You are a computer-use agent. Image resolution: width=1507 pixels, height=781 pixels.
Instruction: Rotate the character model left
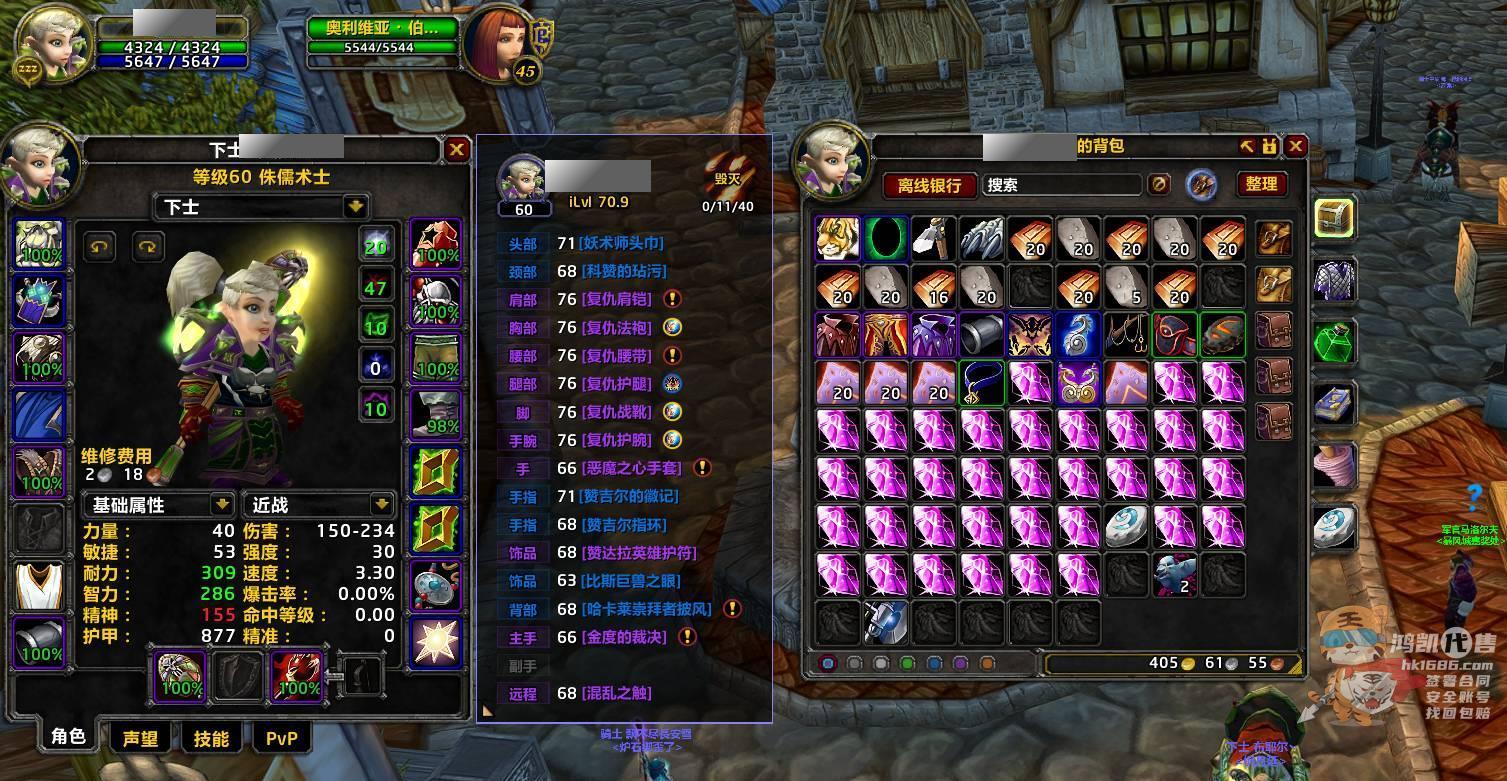[99, 246]
